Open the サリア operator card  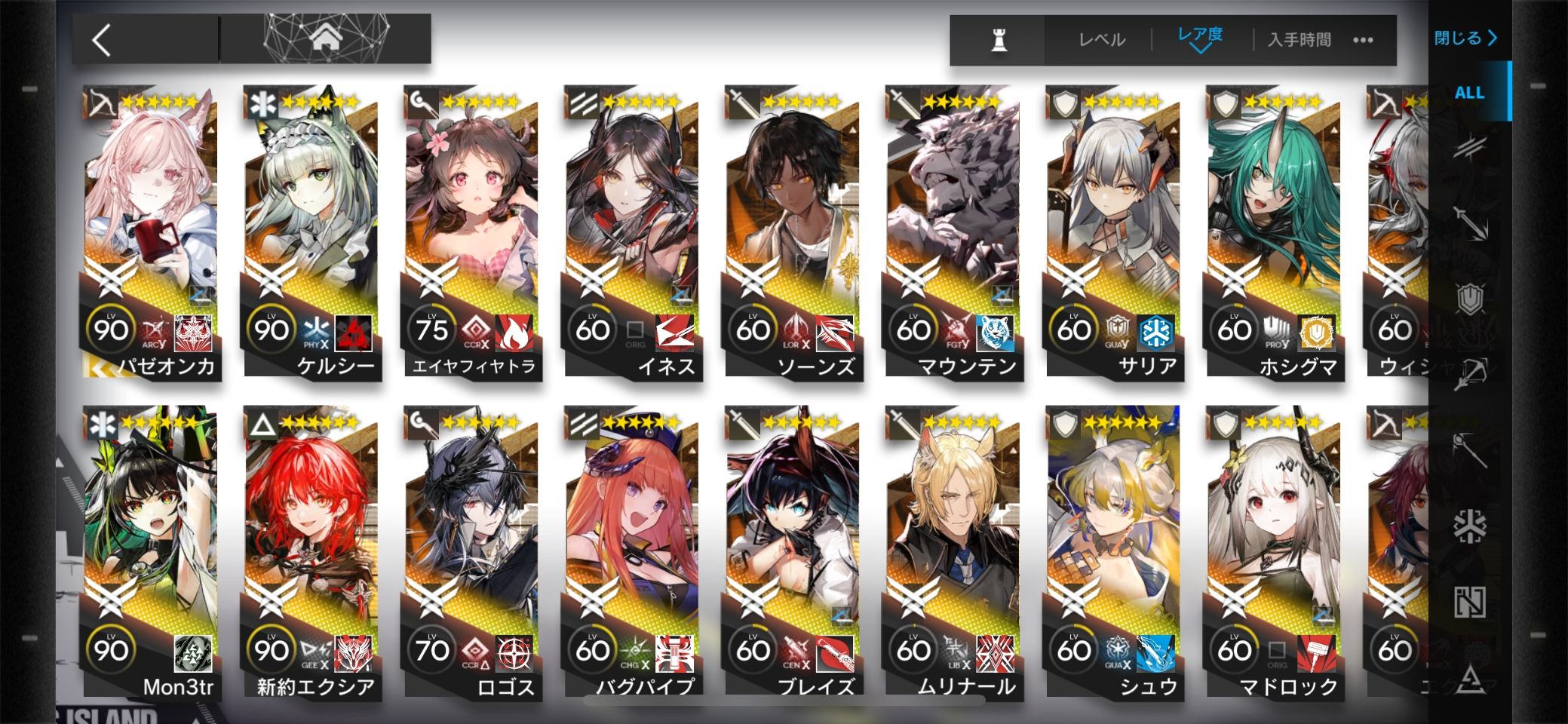coord(1113,226)
